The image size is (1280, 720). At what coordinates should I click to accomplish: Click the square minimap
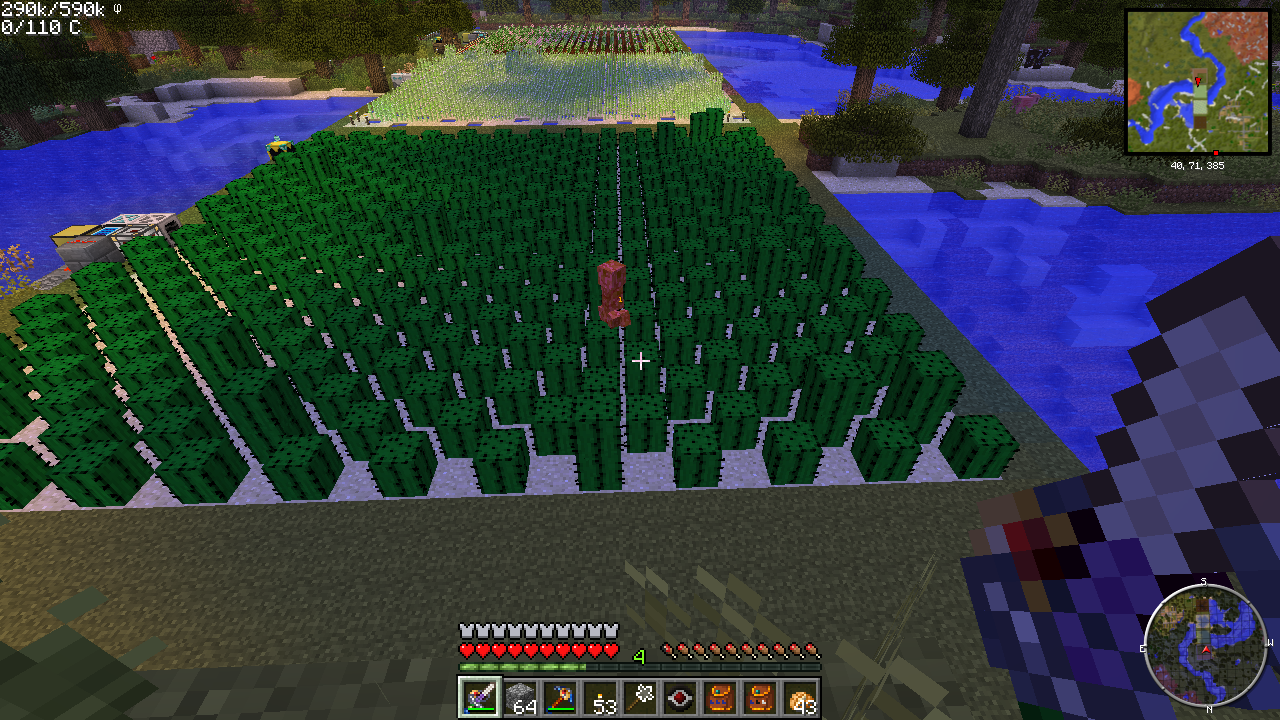click(1198, 82)
